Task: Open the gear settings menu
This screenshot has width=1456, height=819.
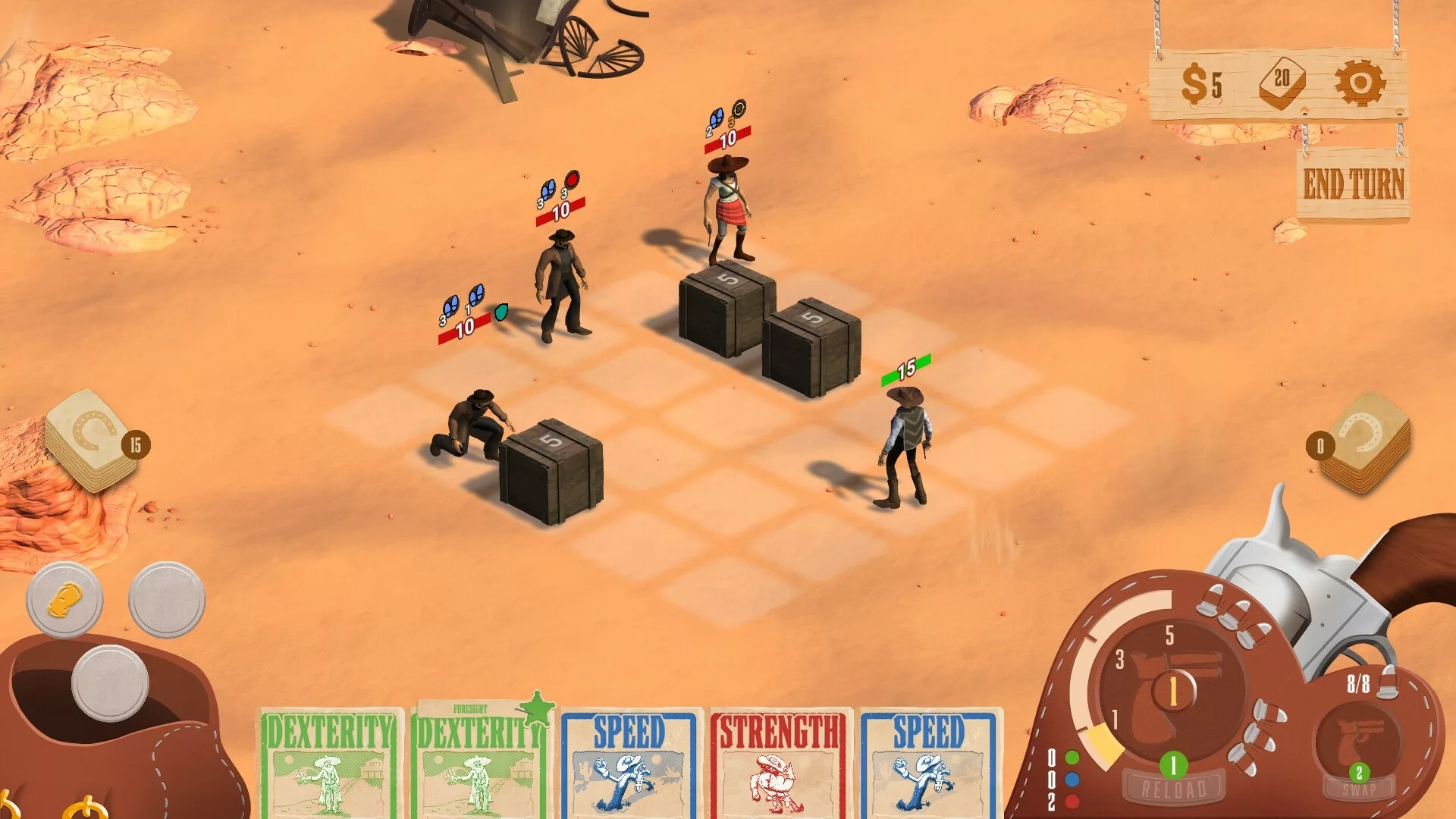Action: [x=1359, y=83]
